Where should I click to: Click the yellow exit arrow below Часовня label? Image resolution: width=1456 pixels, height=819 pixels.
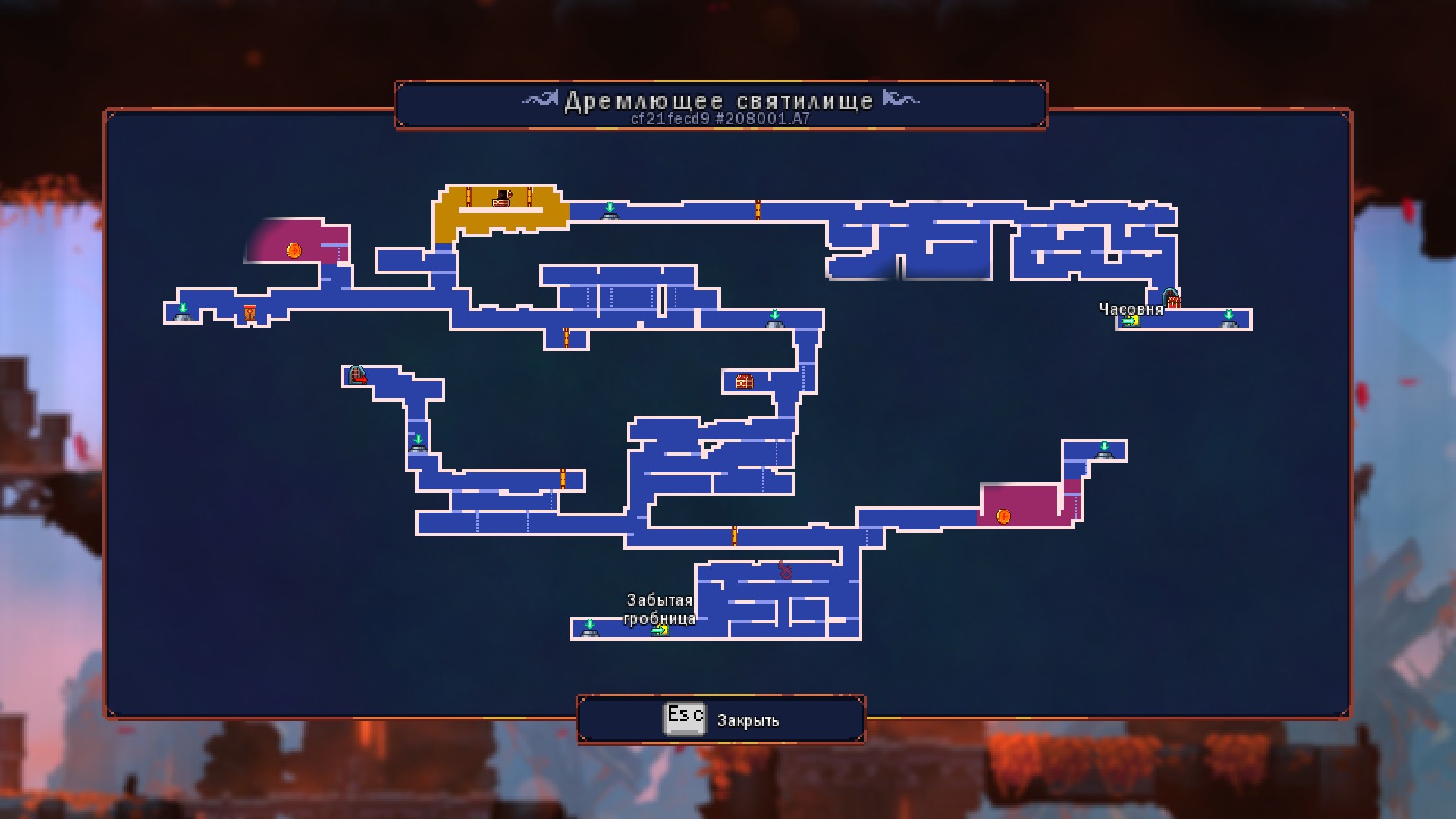tap(1128, 322)
